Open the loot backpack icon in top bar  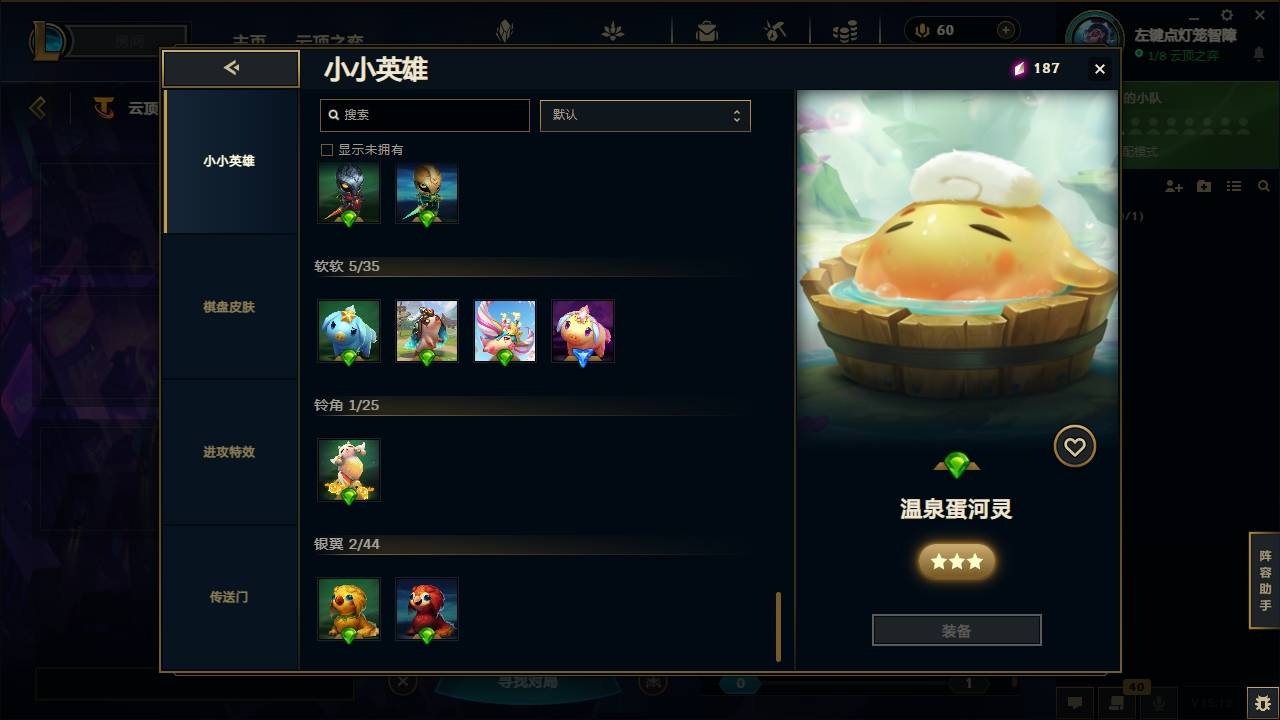pyautogui.click(x=706, y=30)
